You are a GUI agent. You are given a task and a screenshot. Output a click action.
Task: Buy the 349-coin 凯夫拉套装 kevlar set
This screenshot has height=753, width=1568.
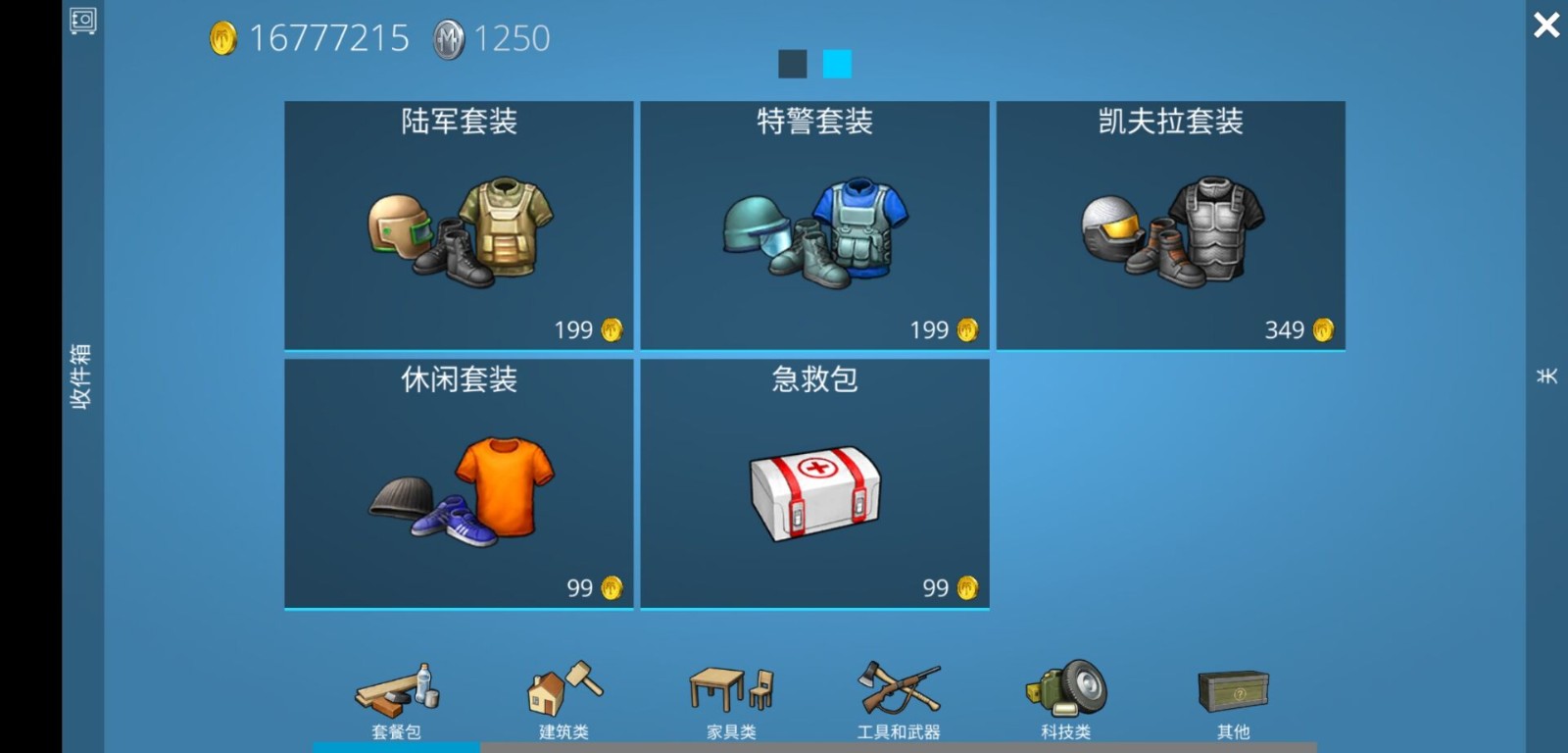1172,224
